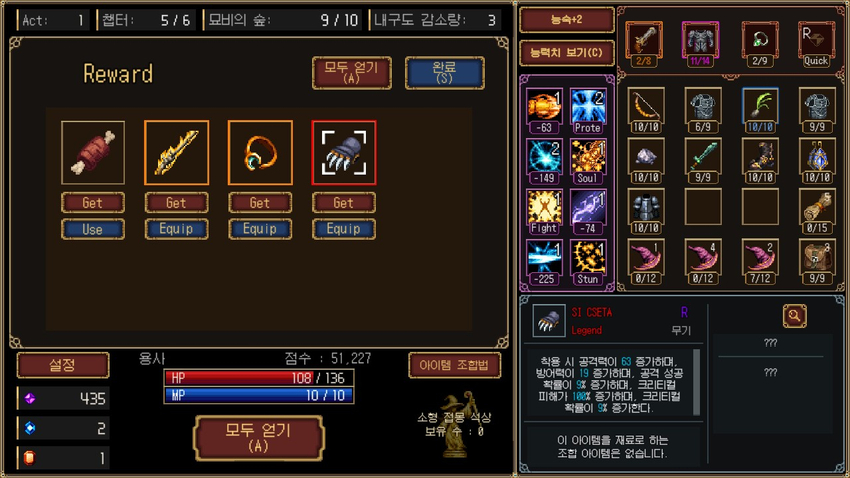Select the golden sword reward icon
The height and width of the screenshot is (478, 850).
pos(176,153)
